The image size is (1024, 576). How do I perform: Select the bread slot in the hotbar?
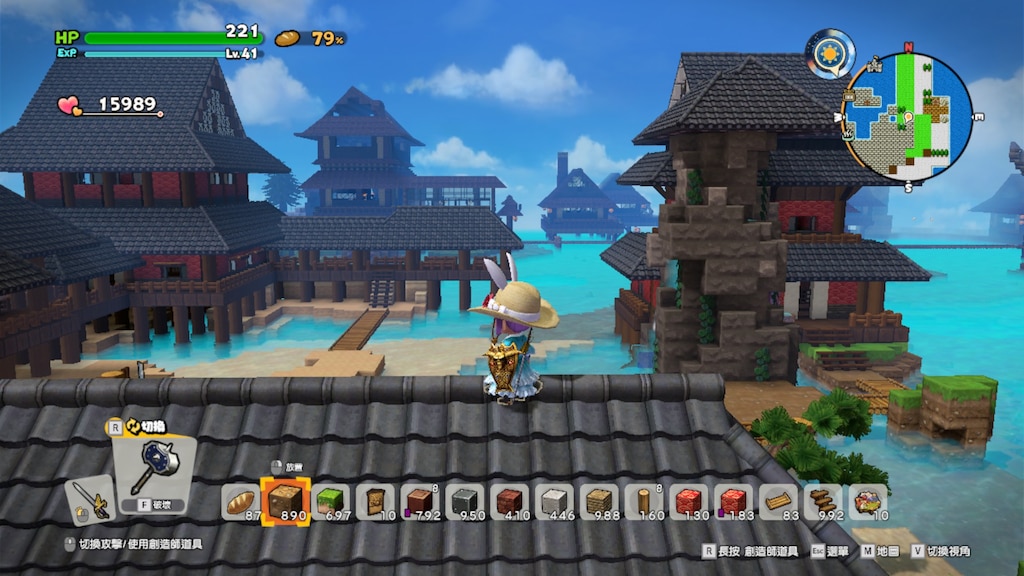[240, 501]
